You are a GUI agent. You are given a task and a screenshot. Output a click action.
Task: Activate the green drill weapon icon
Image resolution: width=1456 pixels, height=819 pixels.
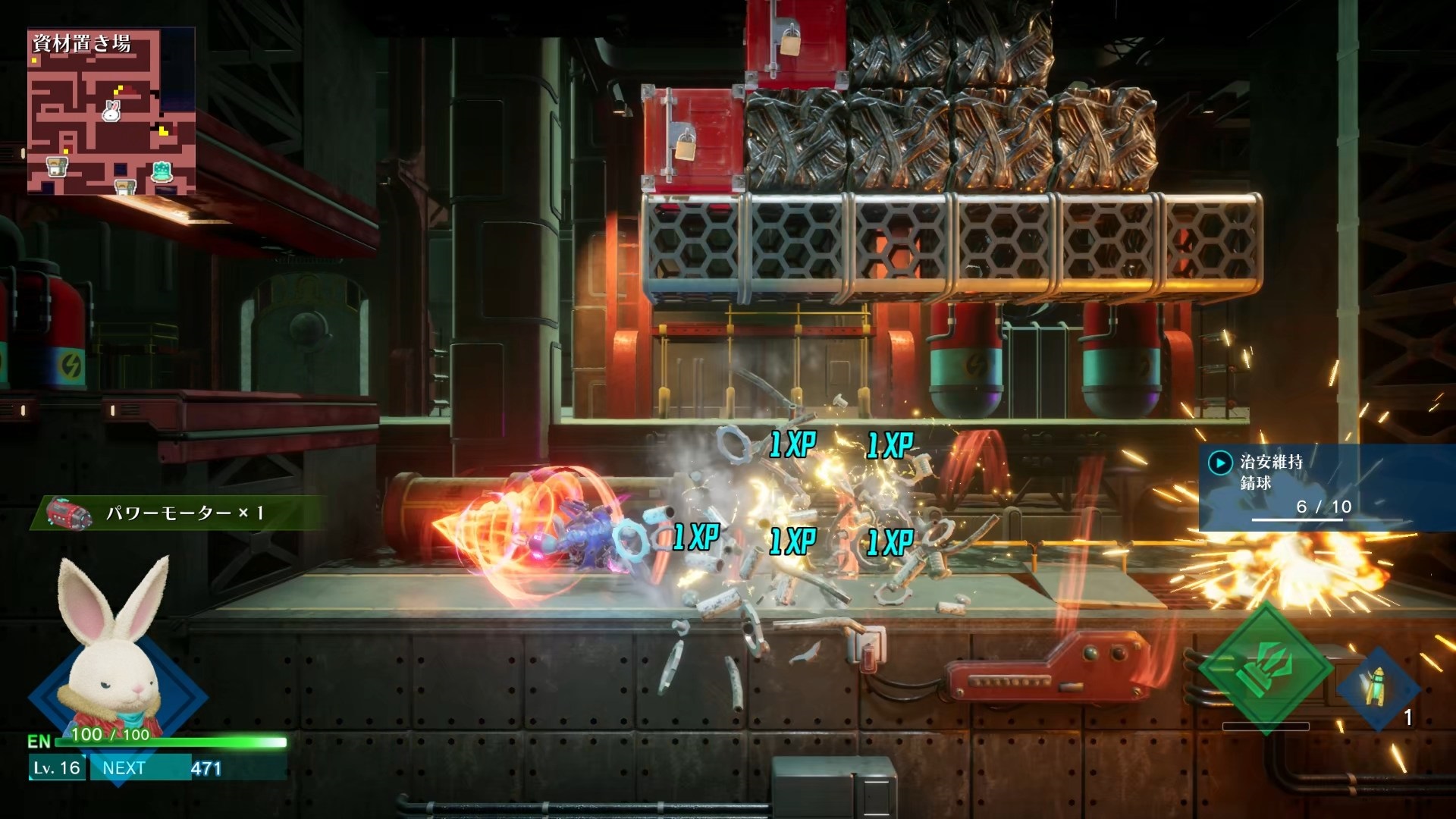pyautogui.click(x=1265, y=667)
